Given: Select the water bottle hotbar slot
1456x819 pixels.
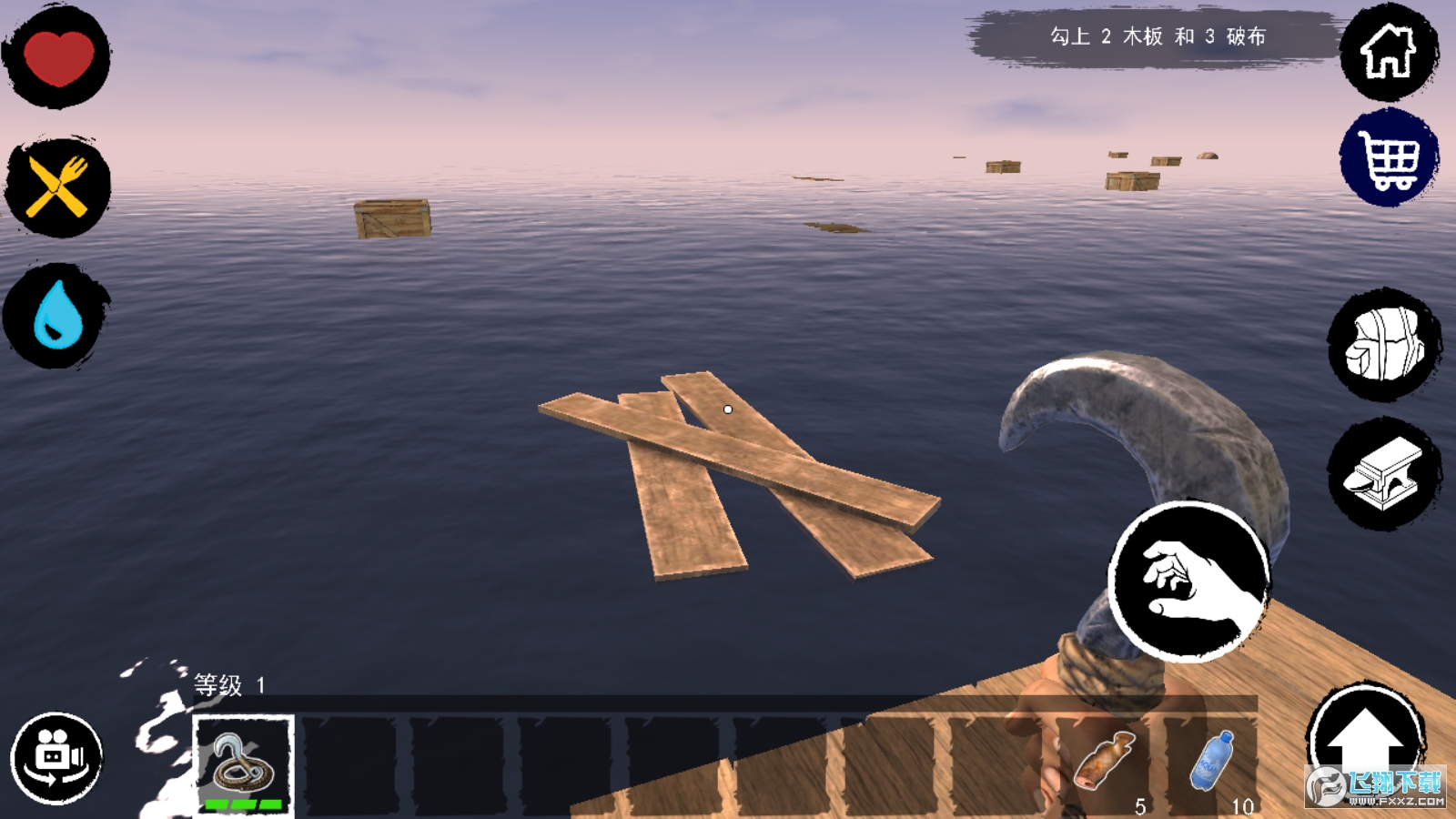Looking at the screenshot, I should click(x=1212, y=763).
